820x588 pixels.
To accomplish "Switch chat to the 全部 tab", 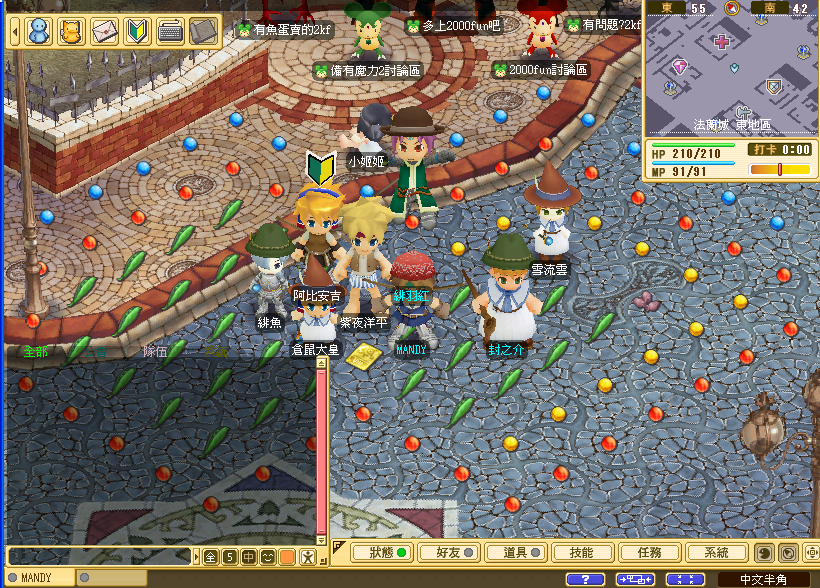I will tap(35, 352).
